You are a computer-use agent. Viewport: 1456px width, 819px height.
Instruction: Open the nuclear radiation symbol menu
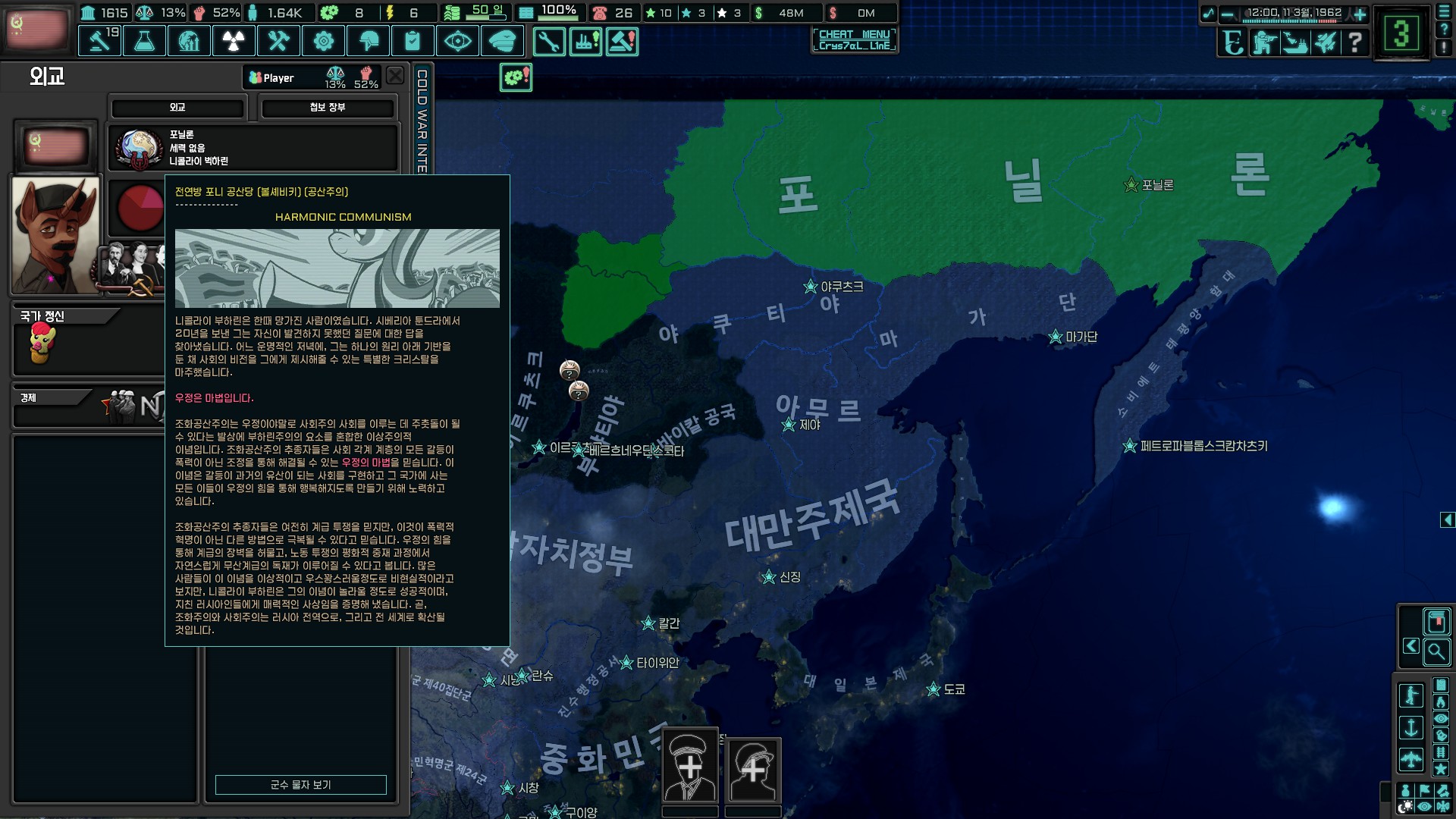coord(234,41)
